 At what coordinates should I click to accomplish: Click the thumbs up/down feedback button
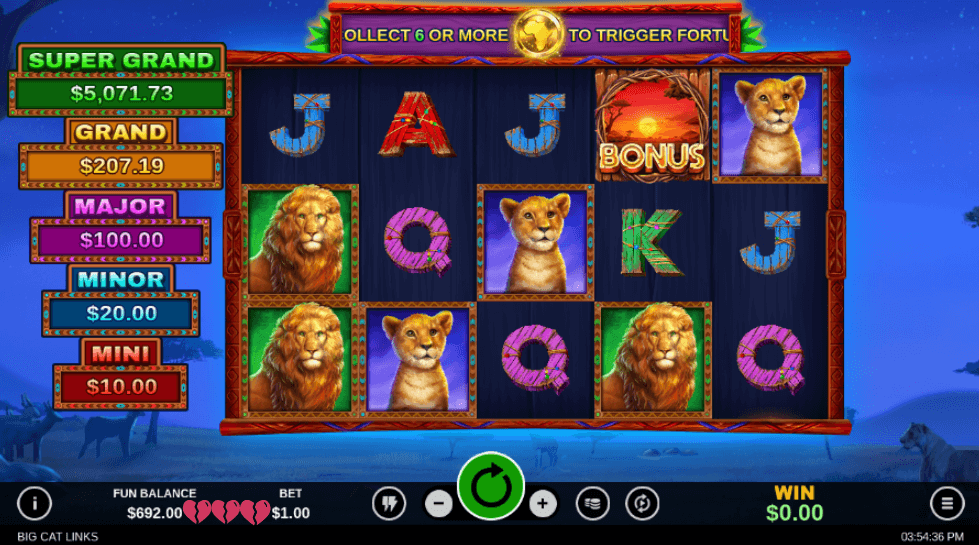click(x=389, y=503)
